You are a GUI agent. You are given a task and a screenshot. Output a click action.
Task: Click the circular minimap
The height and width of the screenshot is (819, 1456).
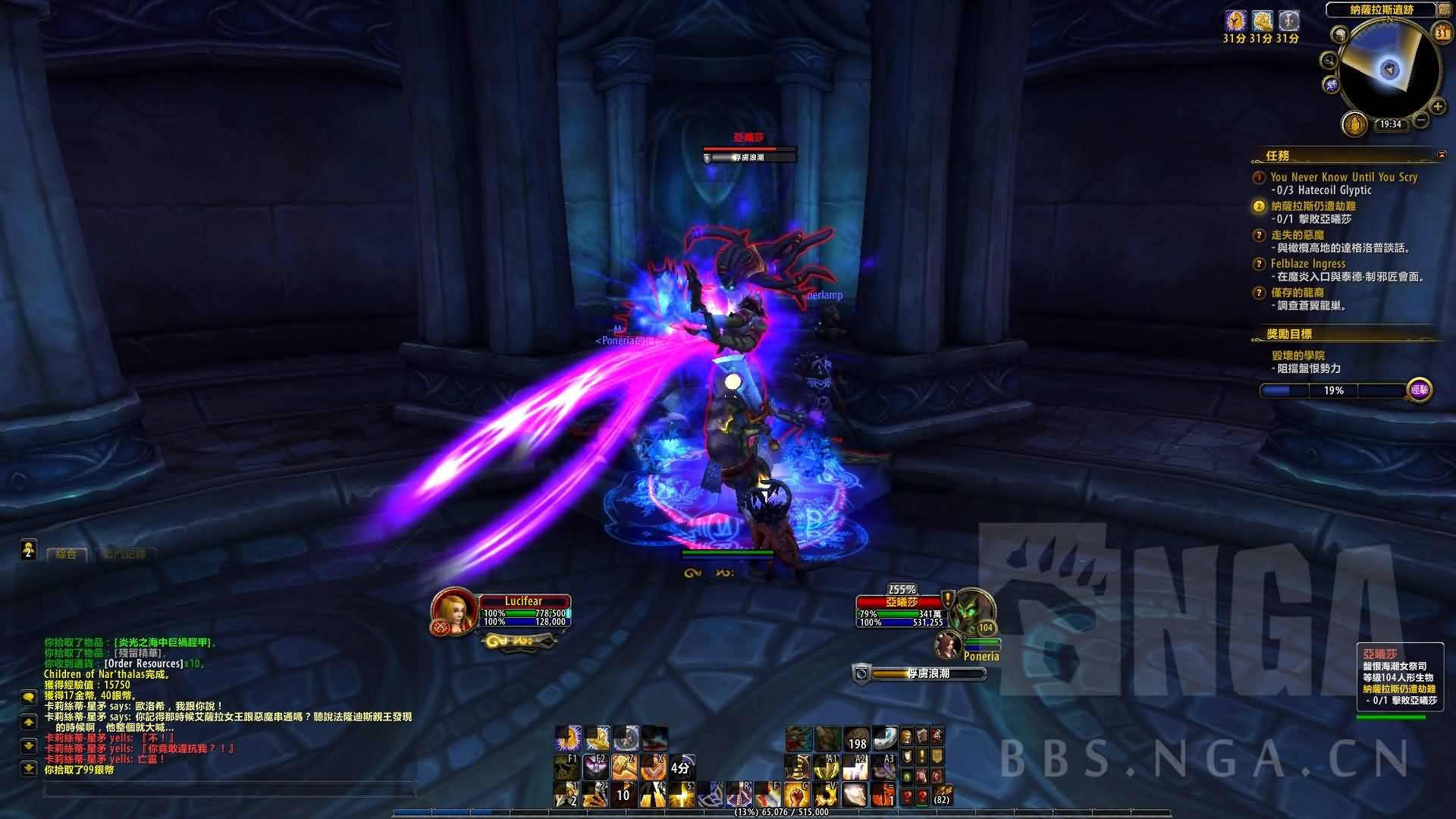[x=1389, y=70]
